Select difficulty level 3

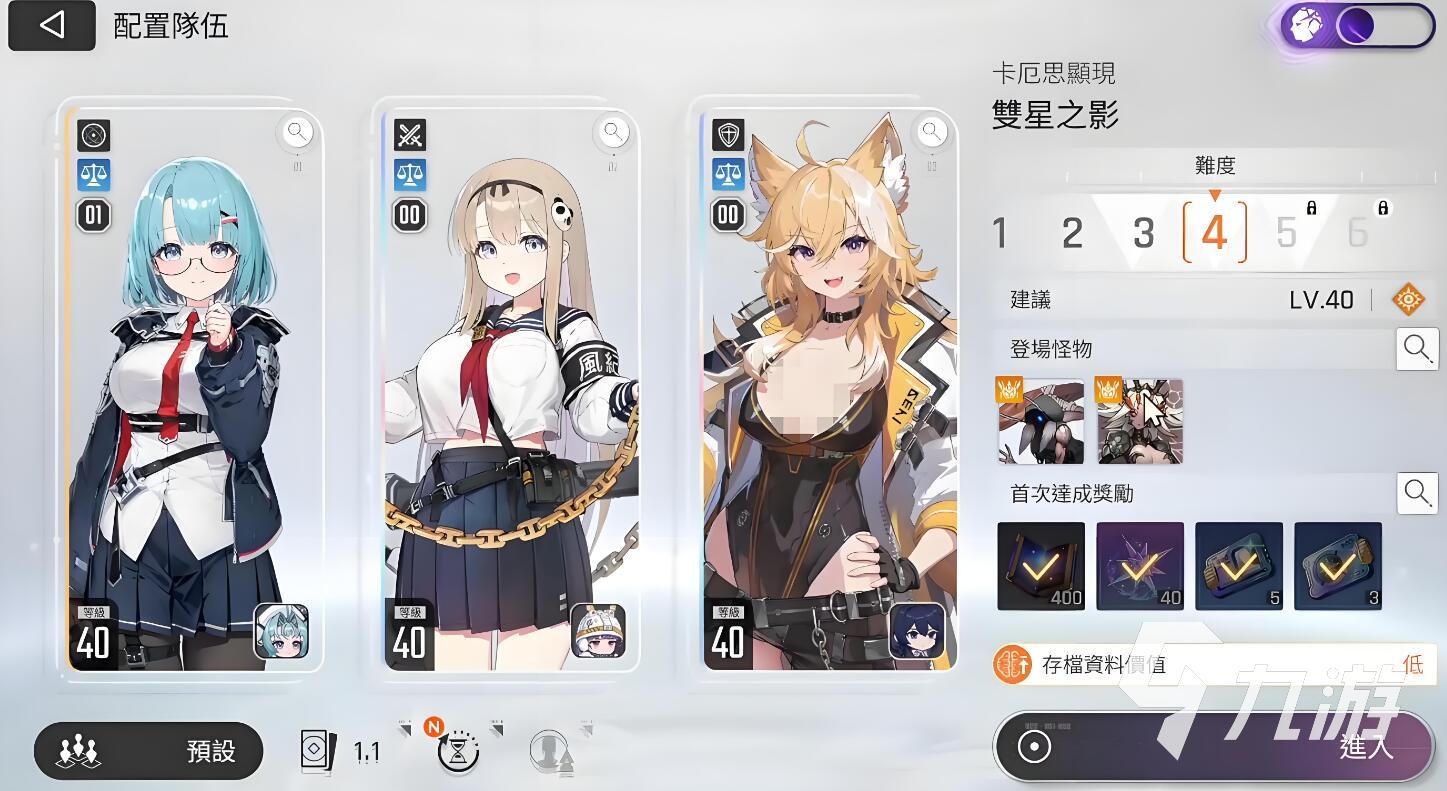(1143, 232)
